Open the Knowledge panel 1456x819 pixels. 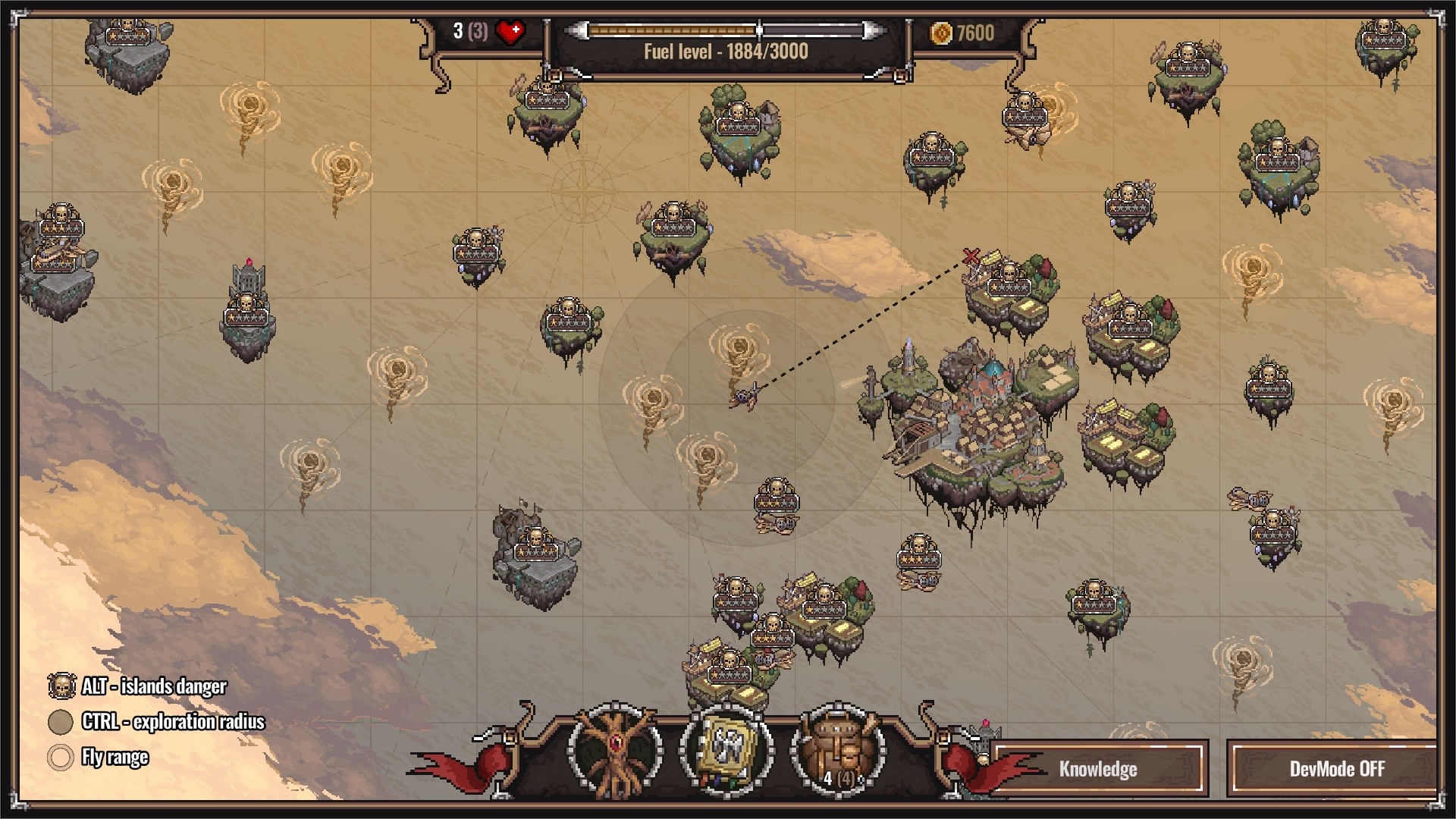pos(1098,769)
